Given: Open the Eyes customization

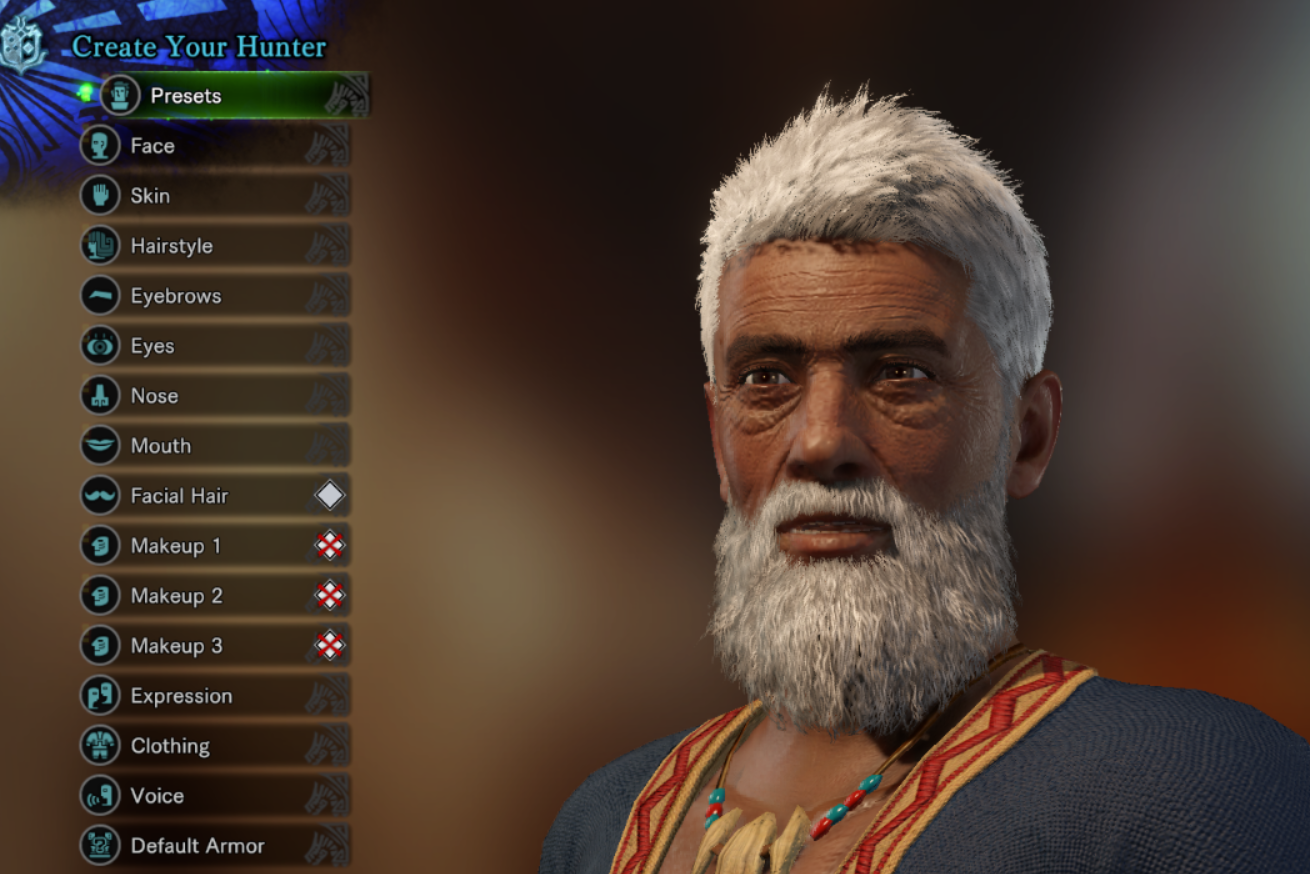Looking at the screenshot, I should click(153, 346).
